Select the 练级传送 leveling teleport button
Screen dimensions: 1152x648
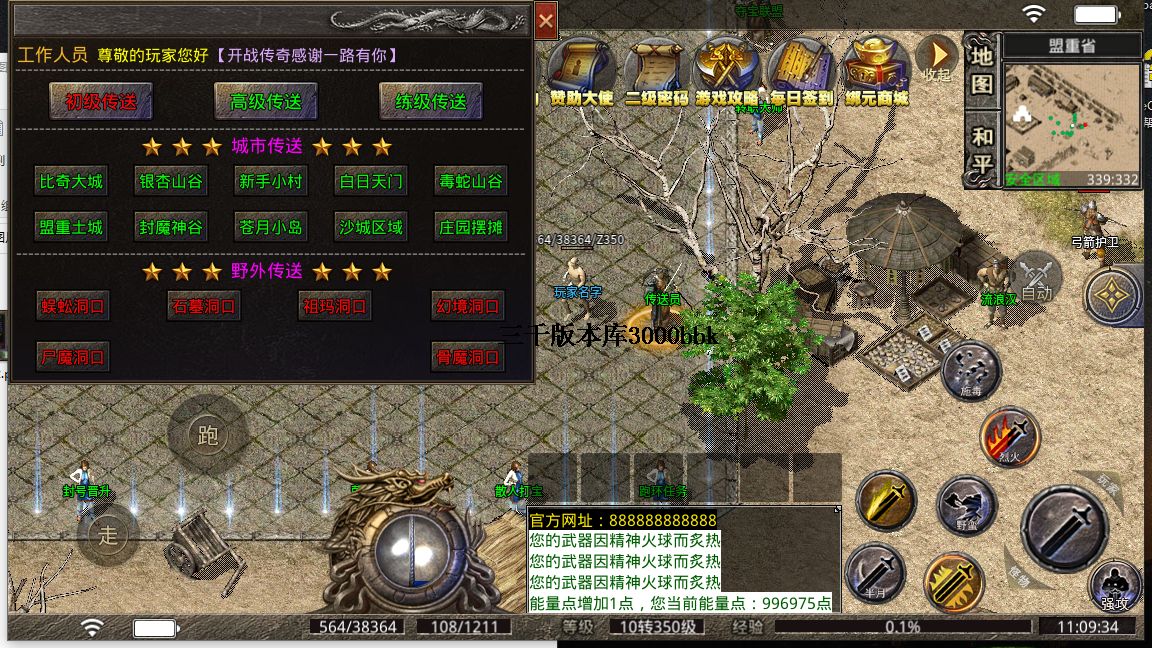(x=431, y=101)
